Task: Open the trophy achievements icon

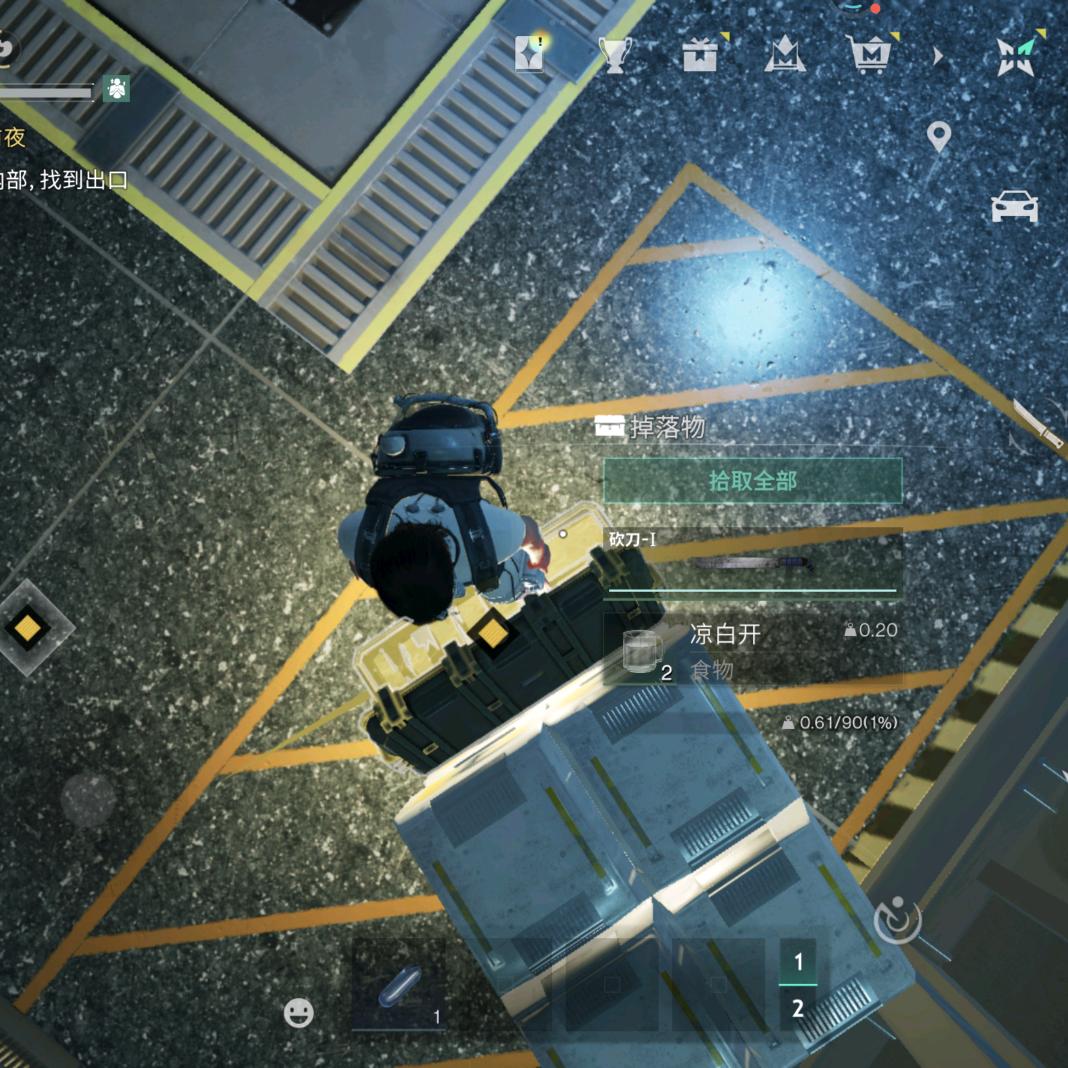Action: click(x=614, y=55)
